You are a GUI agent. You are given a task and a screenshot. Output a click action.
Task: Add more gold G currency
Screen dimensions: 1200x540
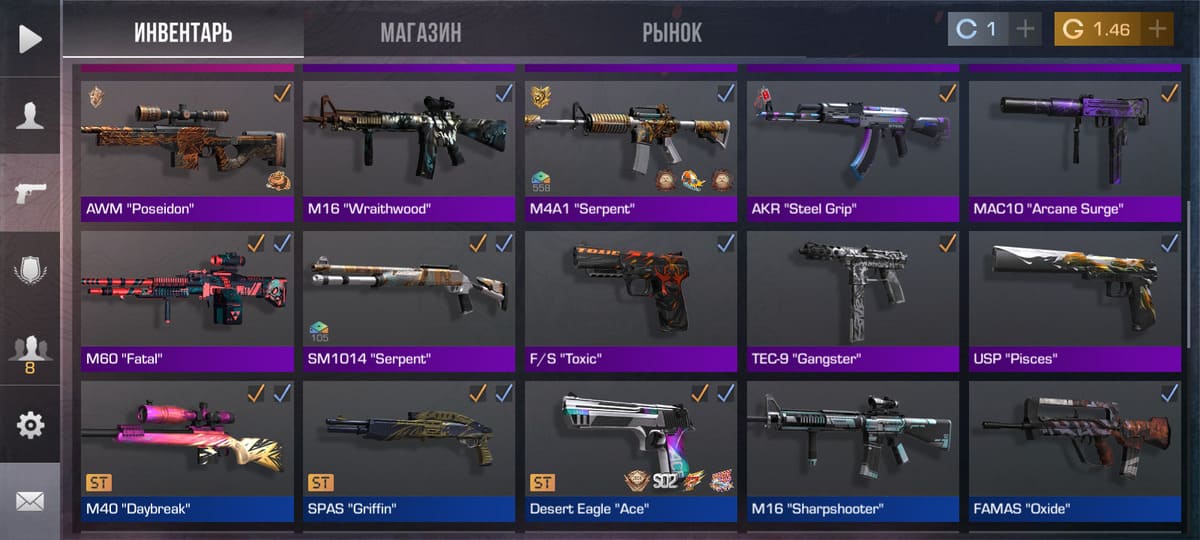point(1157,29)
